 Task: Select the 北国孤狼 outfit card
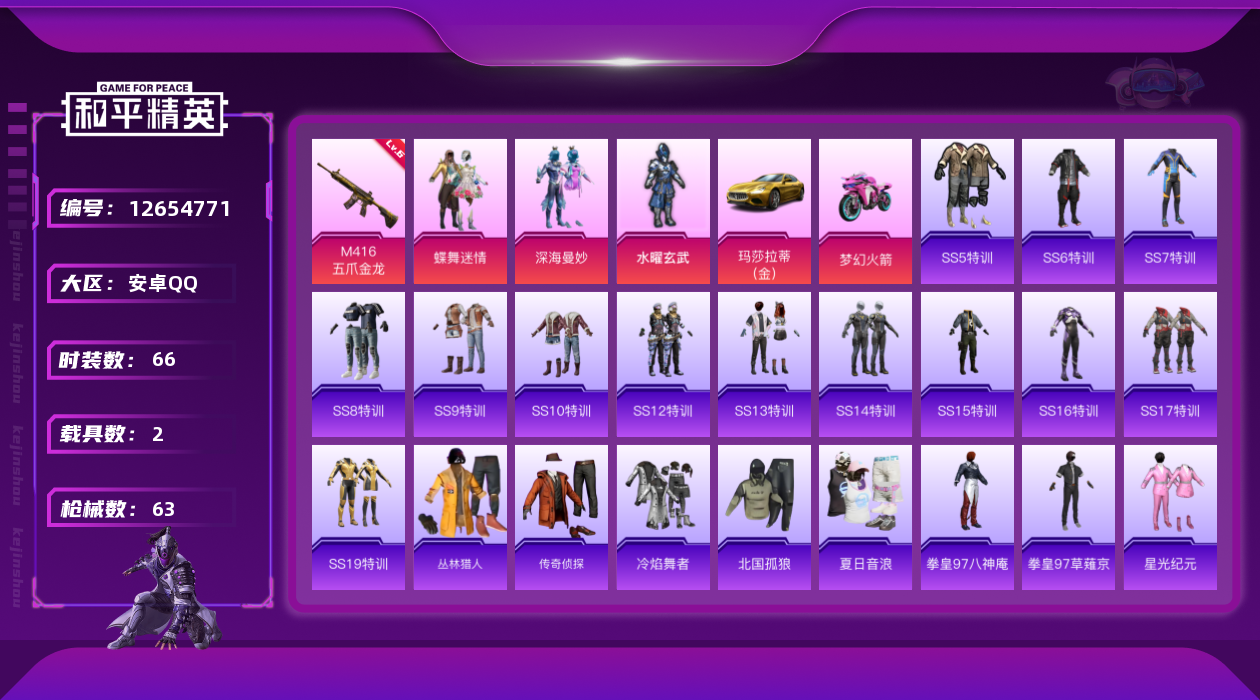click(x=764, y=517)
